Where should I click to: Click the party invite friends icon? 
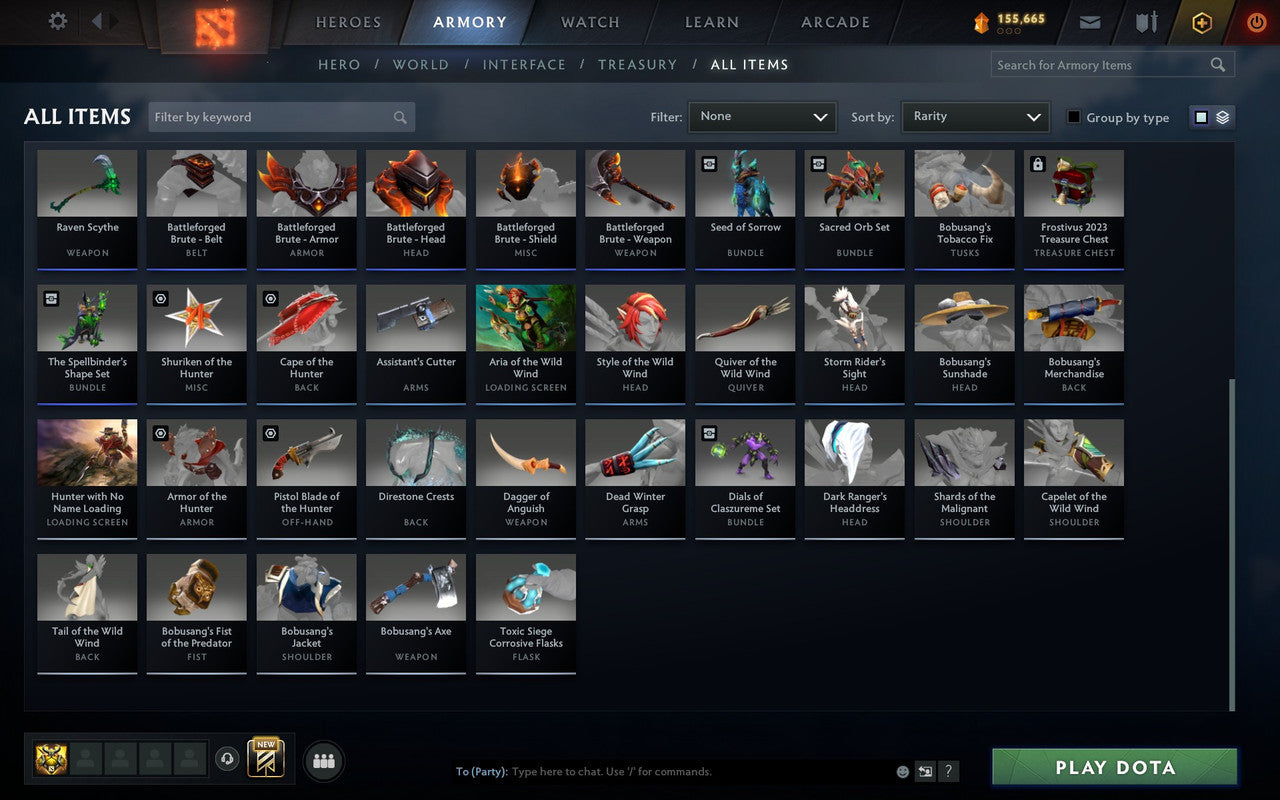[x=323, y=760]
